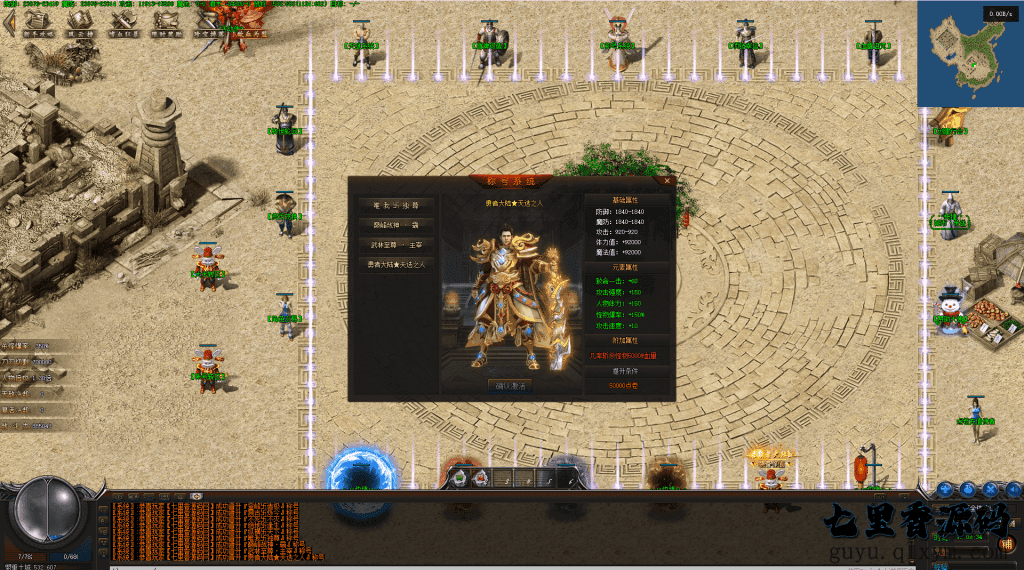Screen dimensions: 1024x570
Task: Open the crossed axes top-bar icon
Action: [x=122, y=24]
